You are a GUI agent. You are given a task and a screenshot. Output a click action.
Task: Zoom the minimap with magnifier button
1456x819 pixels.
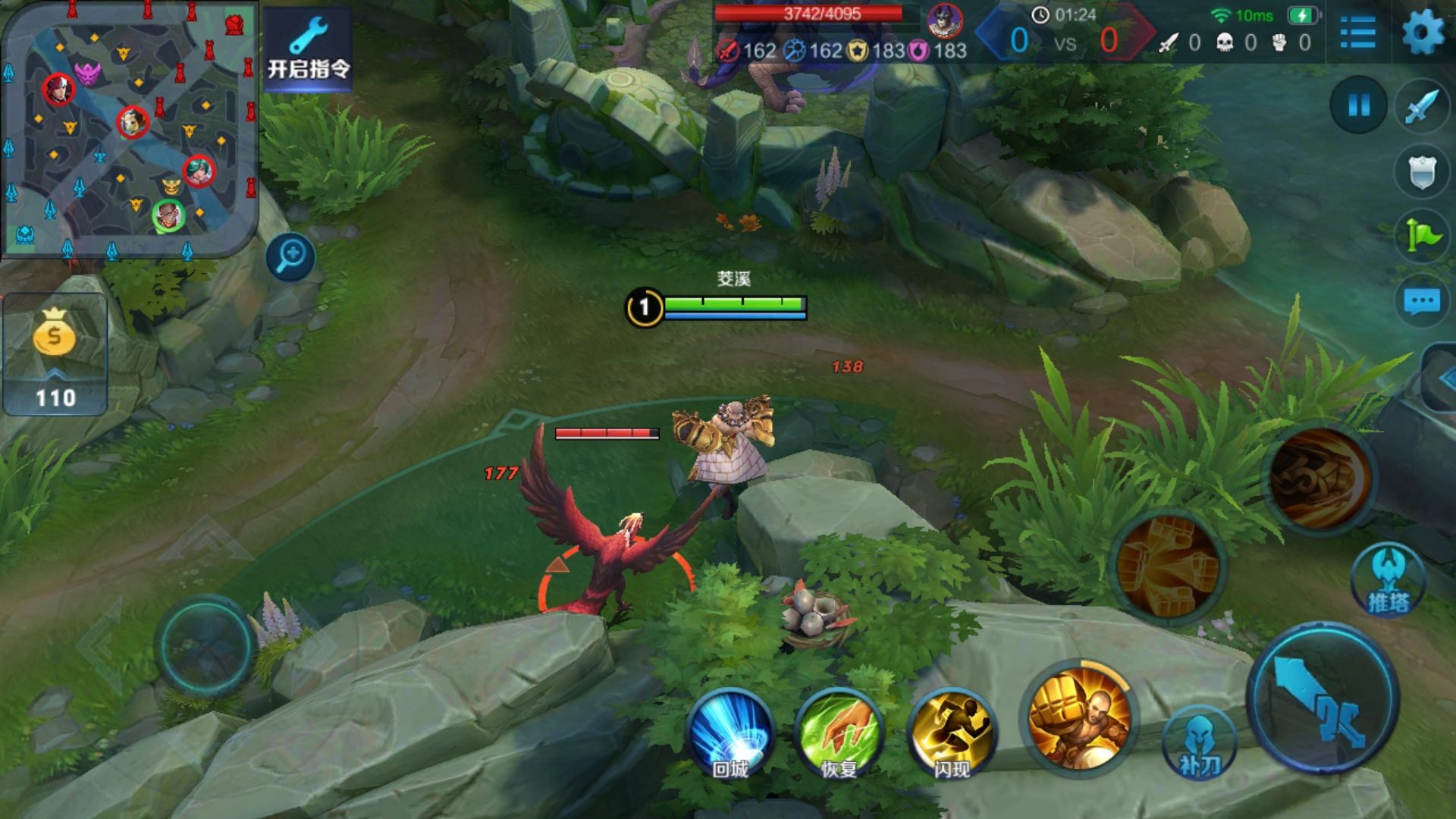click(x=290, y=257)
